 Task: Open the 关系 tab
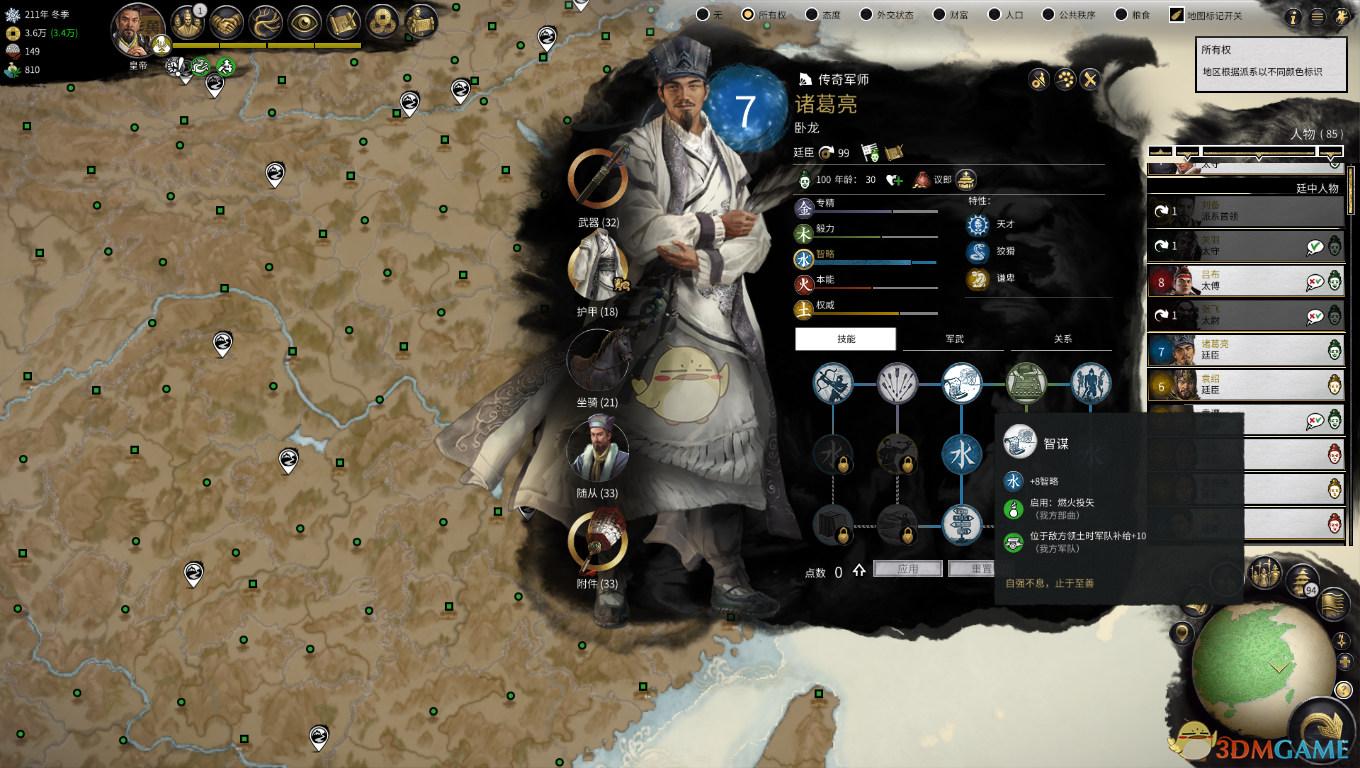tap(1062, 339)
